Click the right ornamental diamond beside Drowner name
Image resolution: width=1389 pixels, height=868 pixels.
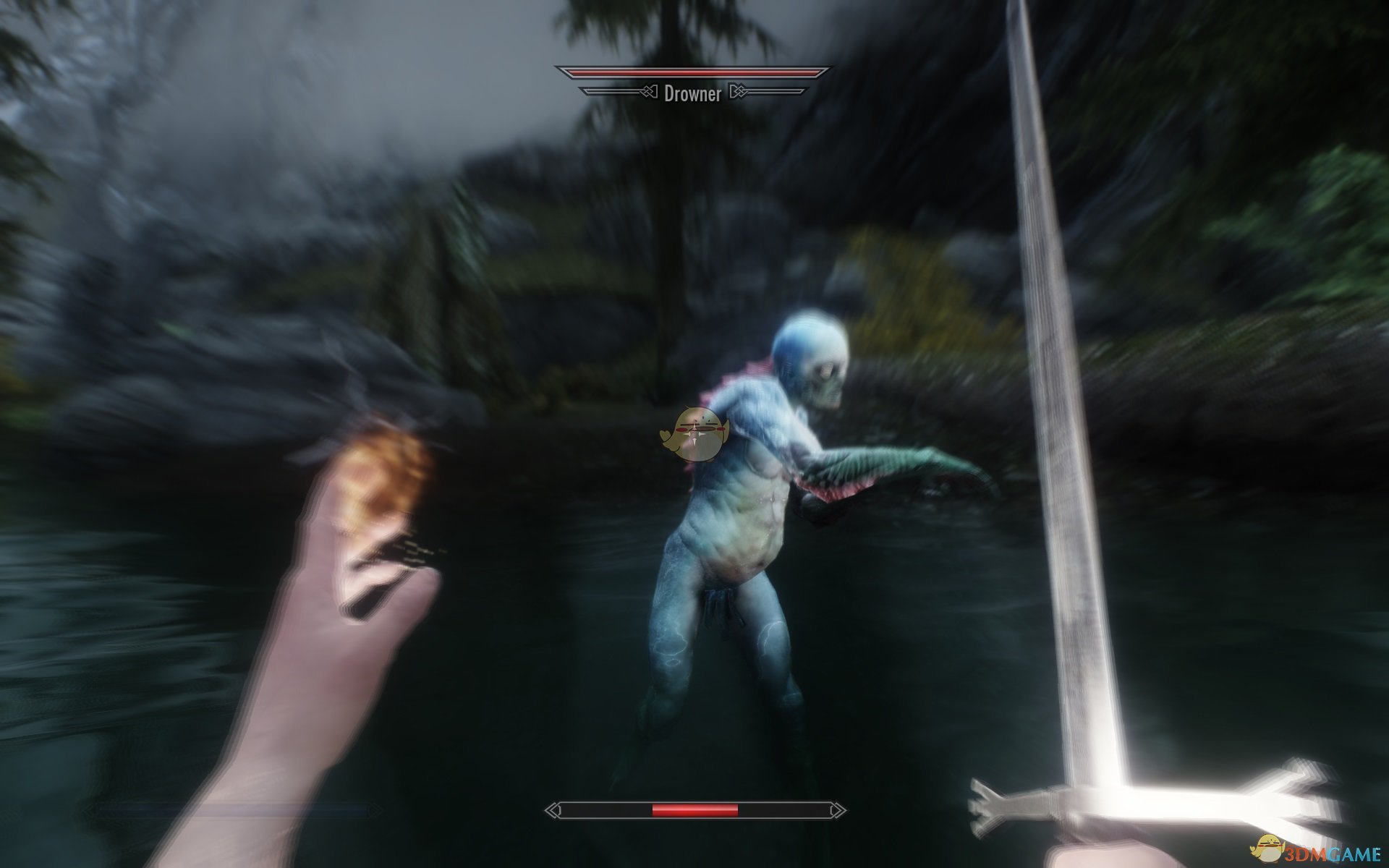(739, 93)
